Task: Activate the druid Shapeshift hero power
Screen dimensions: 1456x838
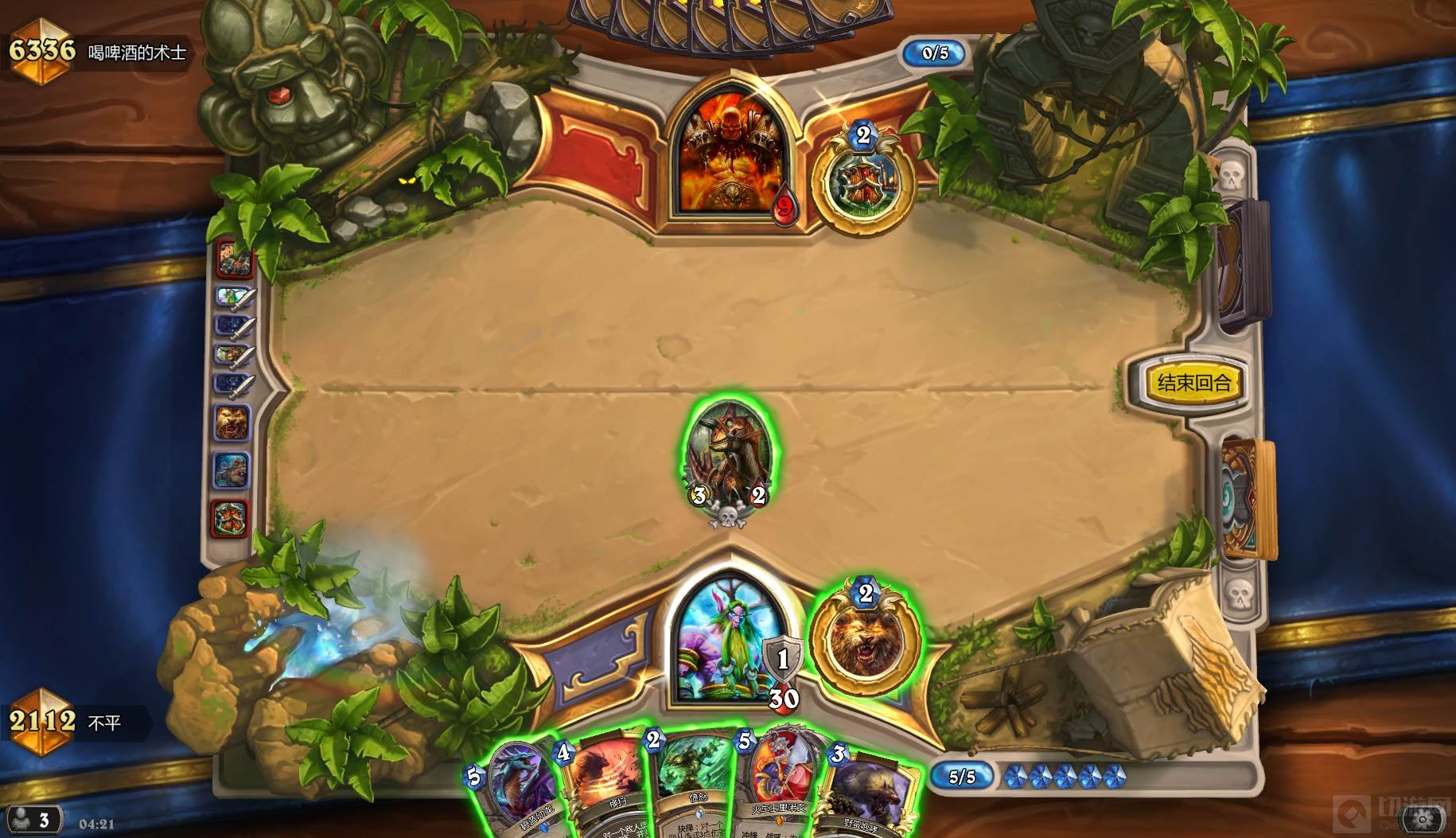Action: pyautogui.click(x=865, y=638)
